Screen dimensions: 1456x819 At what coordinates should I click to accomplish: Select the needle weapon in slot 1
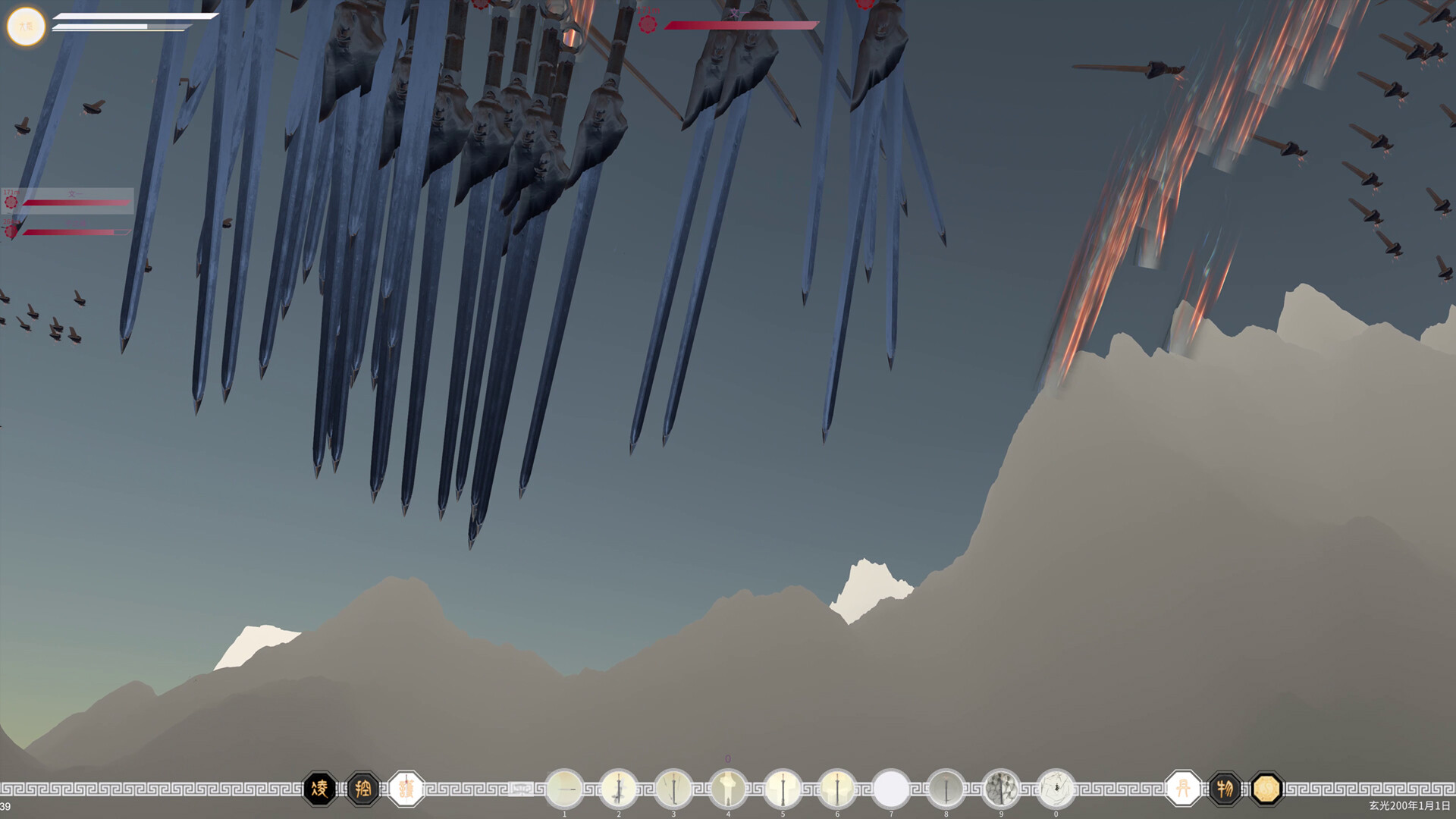click(x=564, y=789)
